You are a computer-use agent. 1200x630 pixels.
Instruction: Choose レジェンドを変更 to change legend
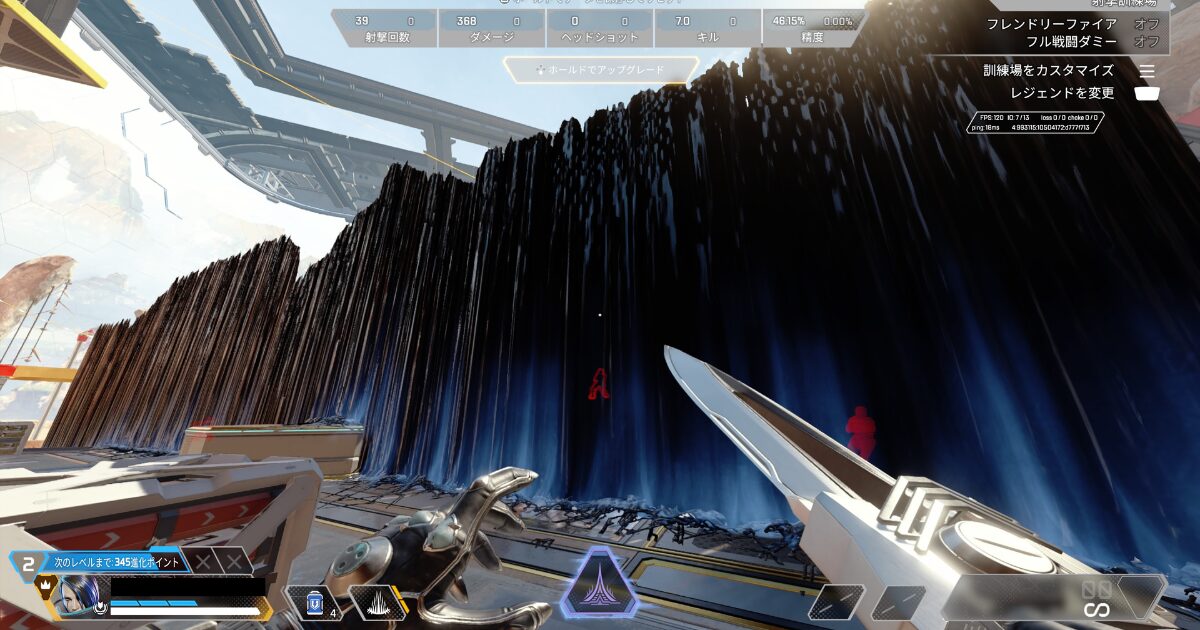point(1062,93)
